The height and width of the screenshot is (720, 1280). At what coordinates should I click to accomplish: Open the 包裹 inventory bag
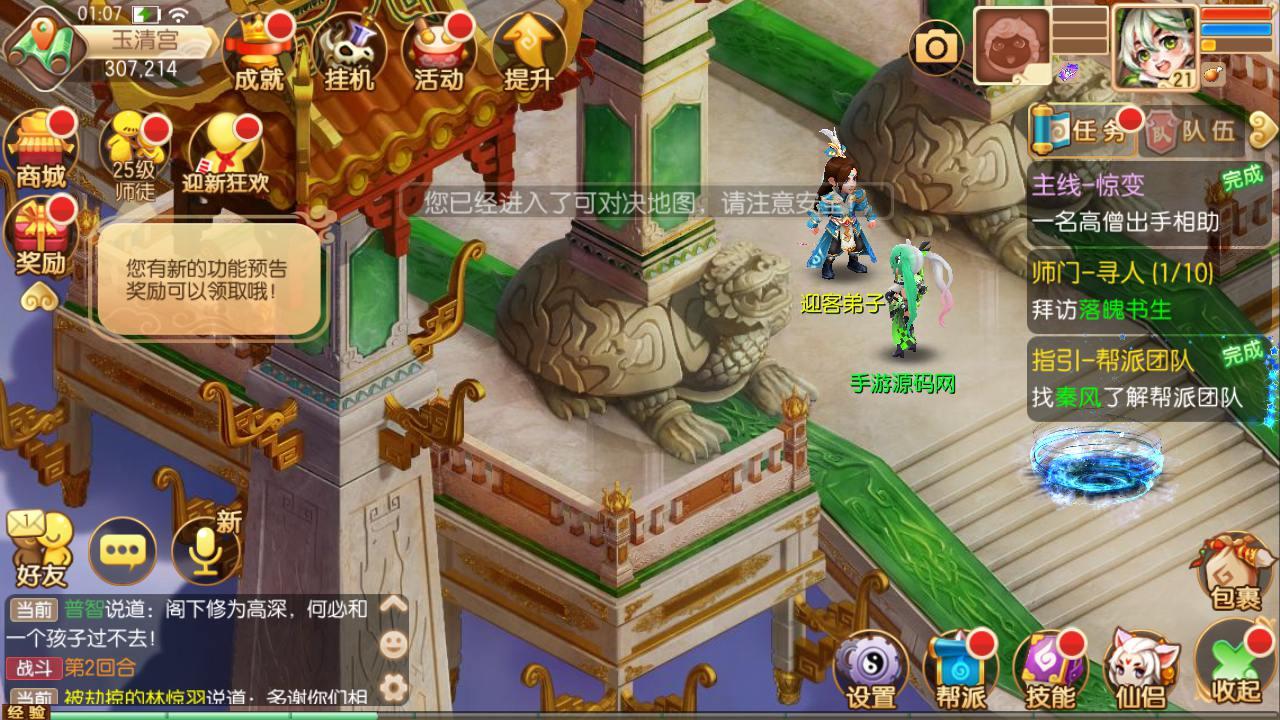[x=1235, y=570]
